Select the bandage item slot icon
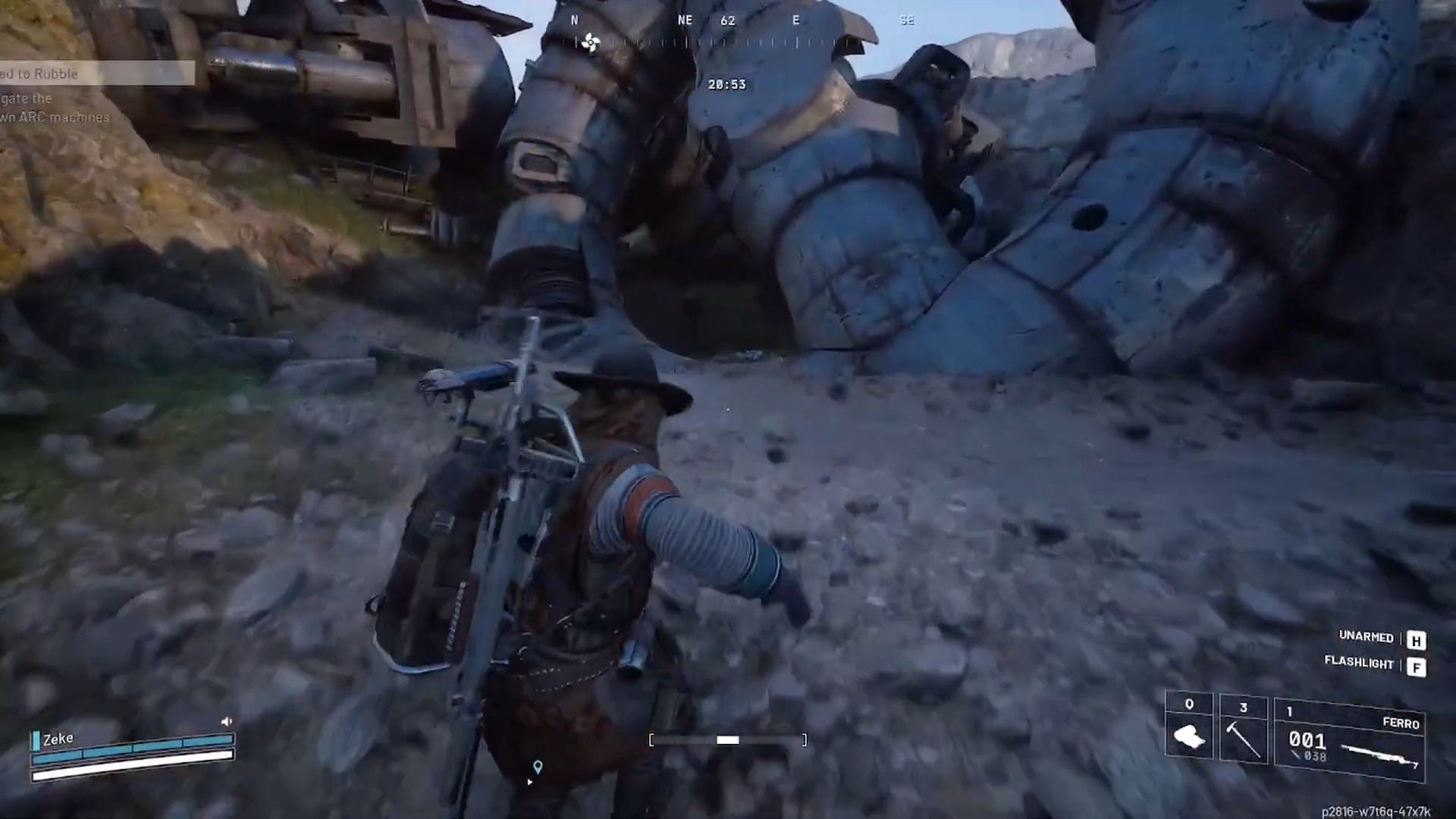 tap(1191, 738)
